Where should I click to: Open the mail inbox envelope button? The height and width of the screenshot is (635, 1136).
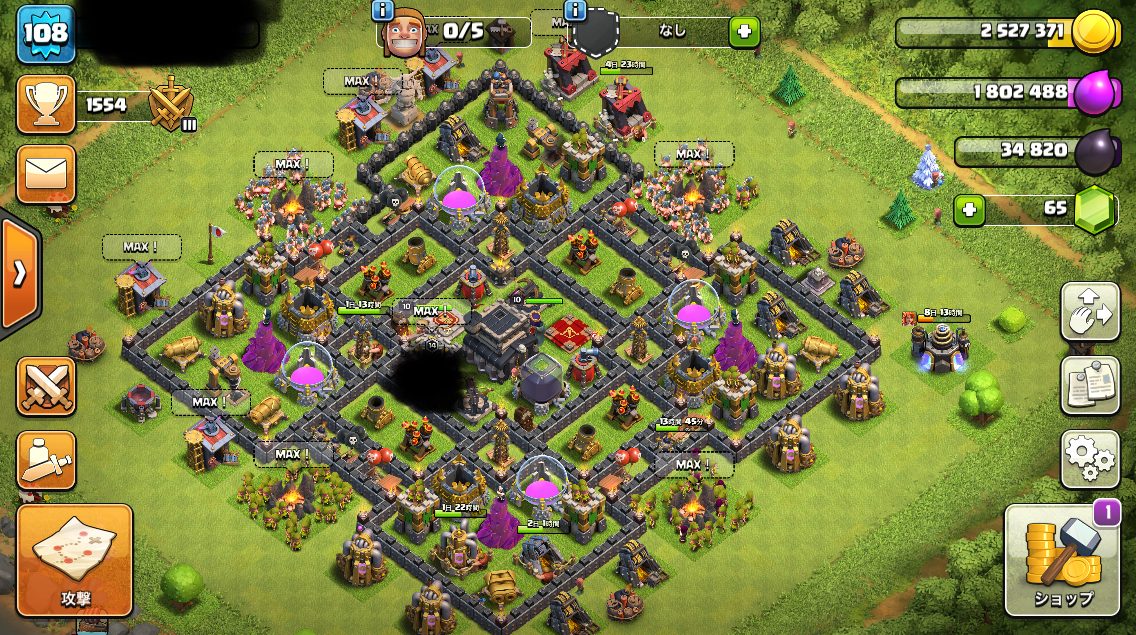46,176
